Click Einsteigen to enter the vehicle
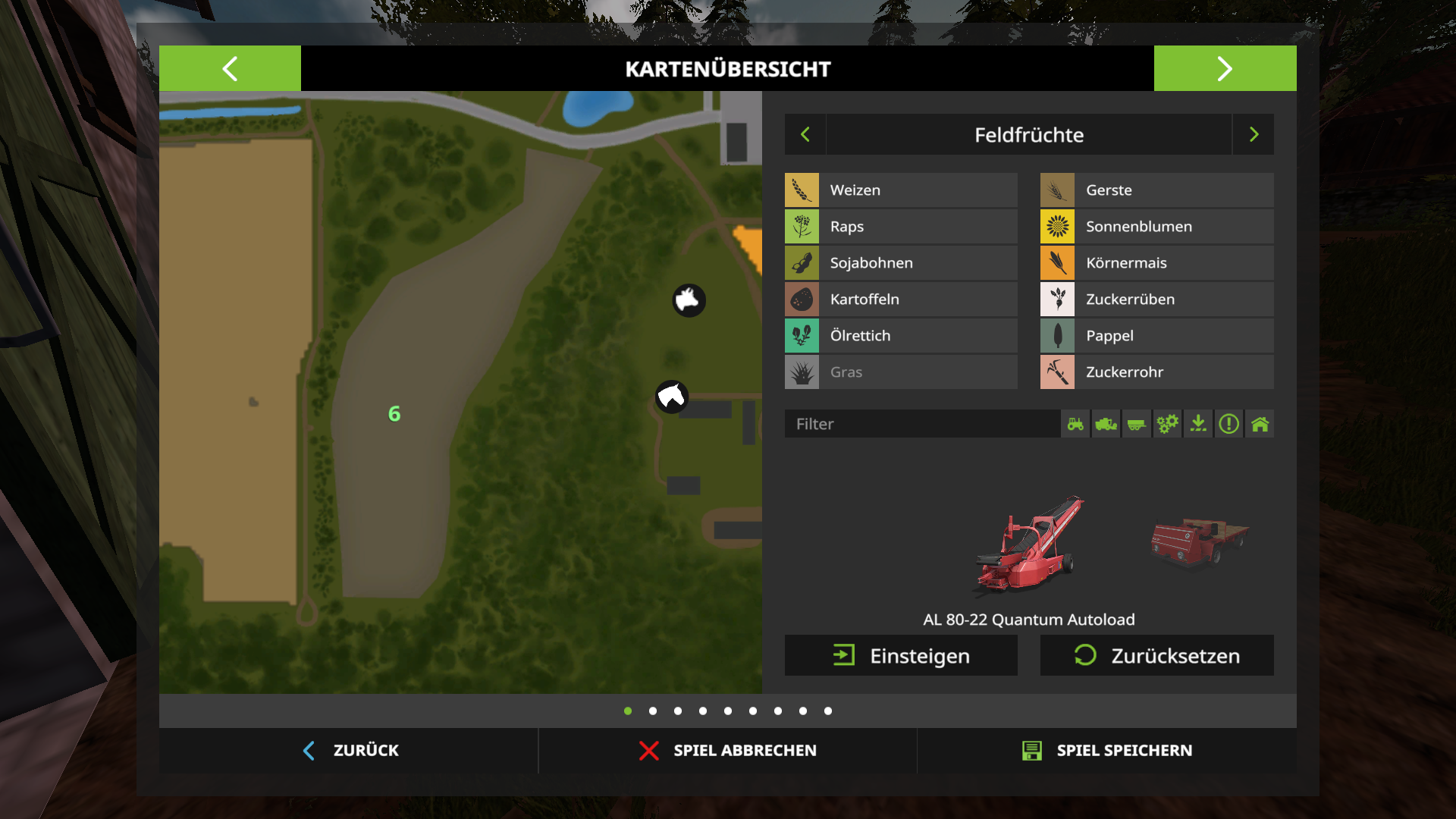The width and height of the screenshot is (1456, 819). [x=901, y=656]
